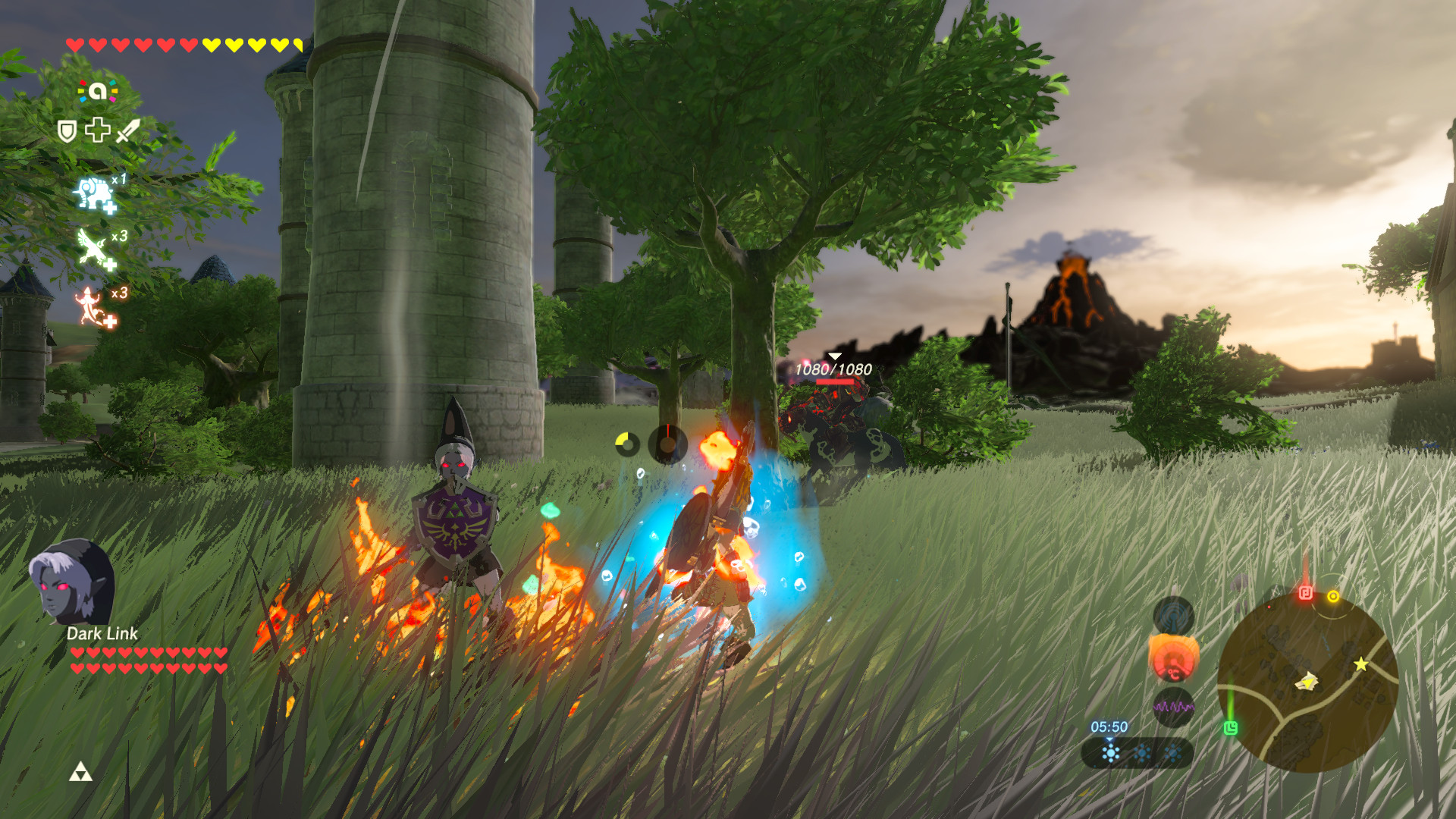Select the shield quick-swap icon

click(67, 131)
